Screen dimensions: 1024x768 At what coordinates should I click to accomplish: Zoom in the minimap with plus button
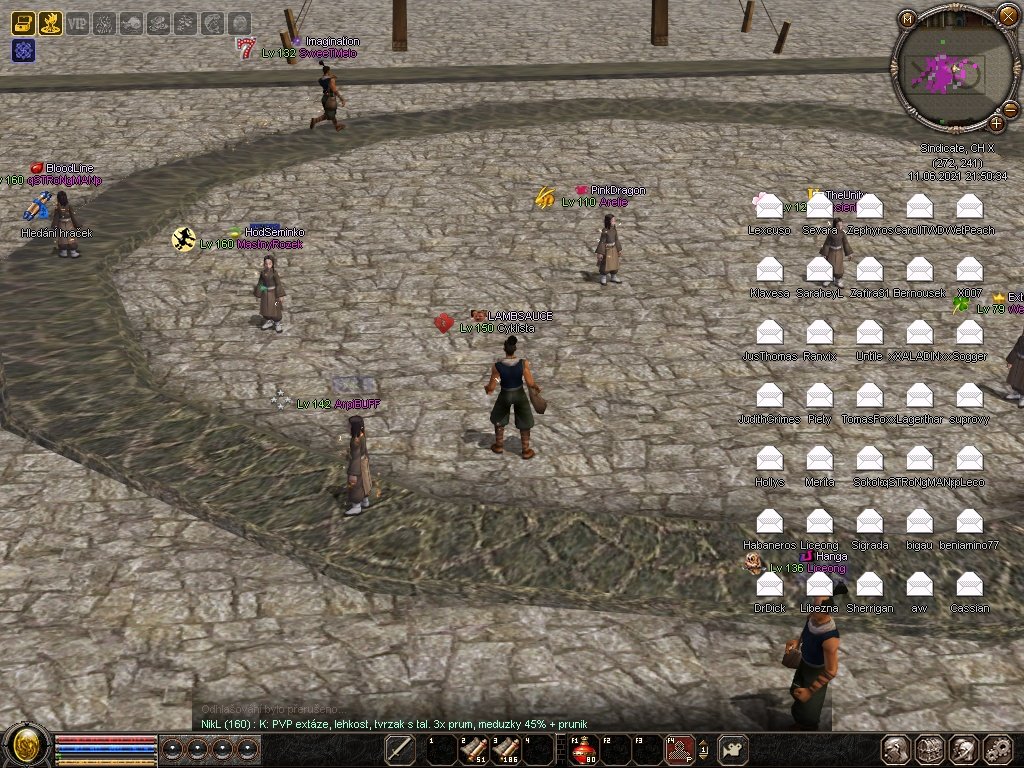pos(996,123)
